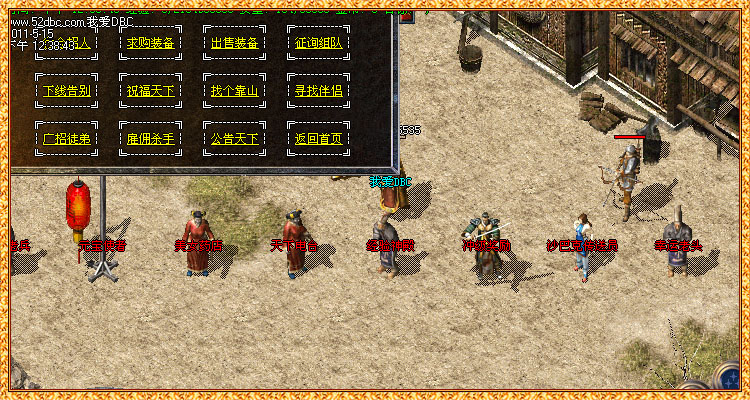Choose 出售装备 in the menu
Screen dimensions: 750x400
234,44
